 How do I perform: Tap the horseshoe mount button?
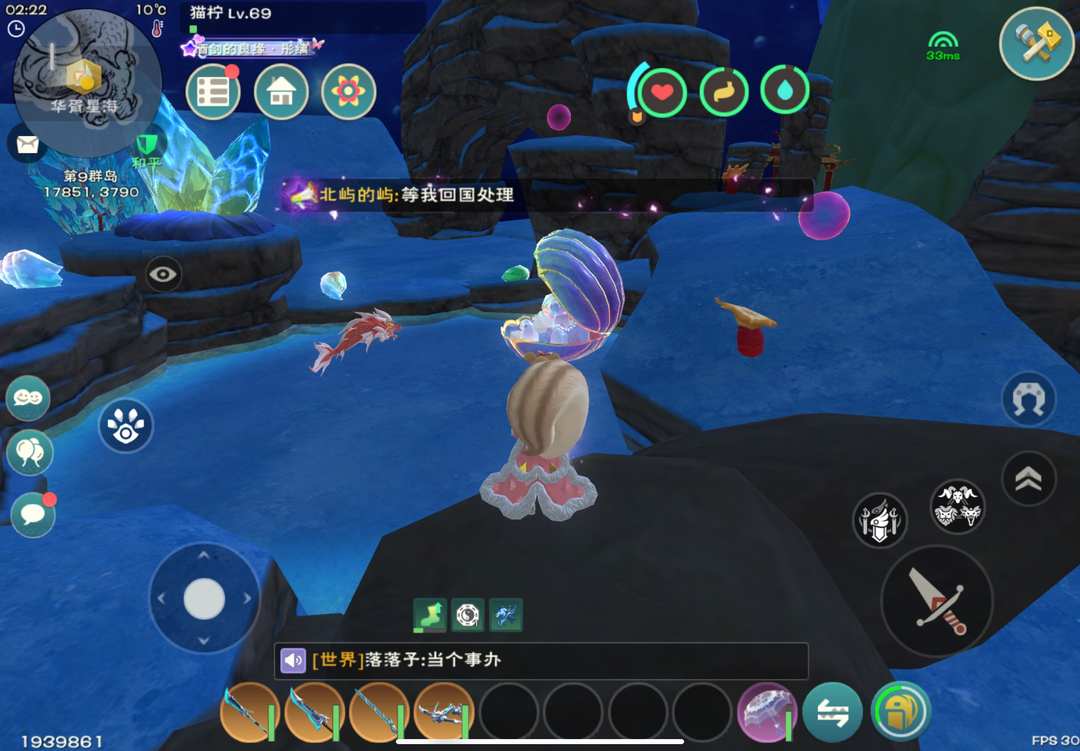click(1028, 400)
